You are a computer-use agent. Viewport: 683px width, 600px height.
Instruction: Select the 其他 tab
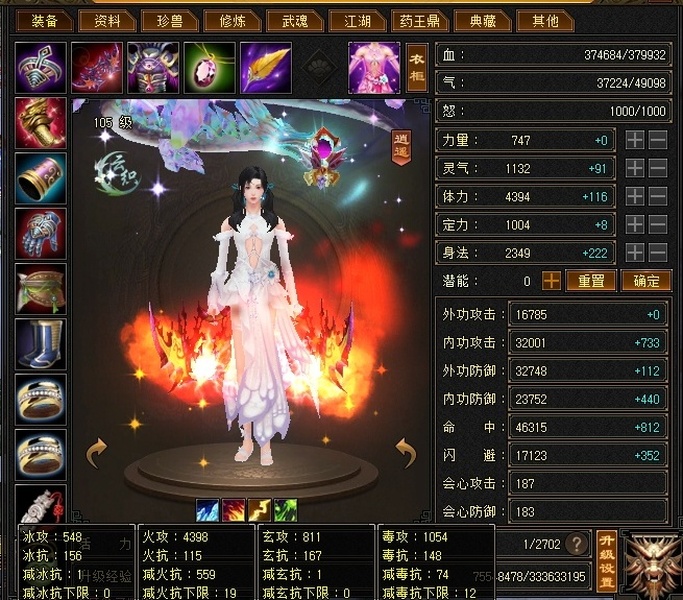point(546,20)
